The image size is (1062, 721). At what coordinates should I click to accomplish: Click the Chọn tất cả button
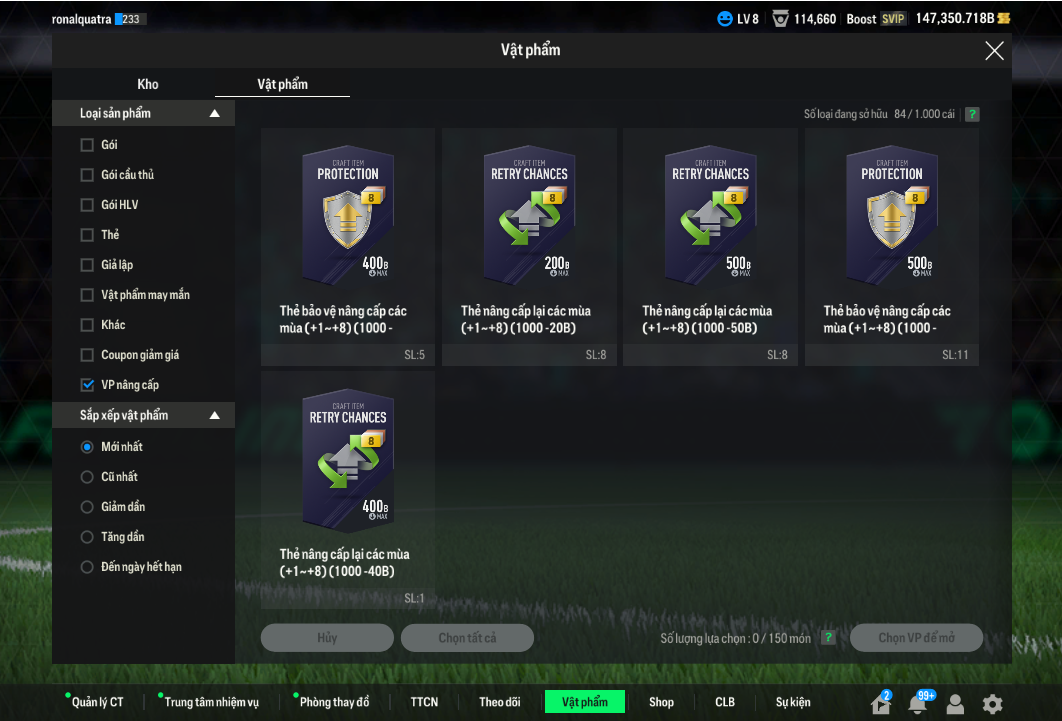[x=467, y=638]
